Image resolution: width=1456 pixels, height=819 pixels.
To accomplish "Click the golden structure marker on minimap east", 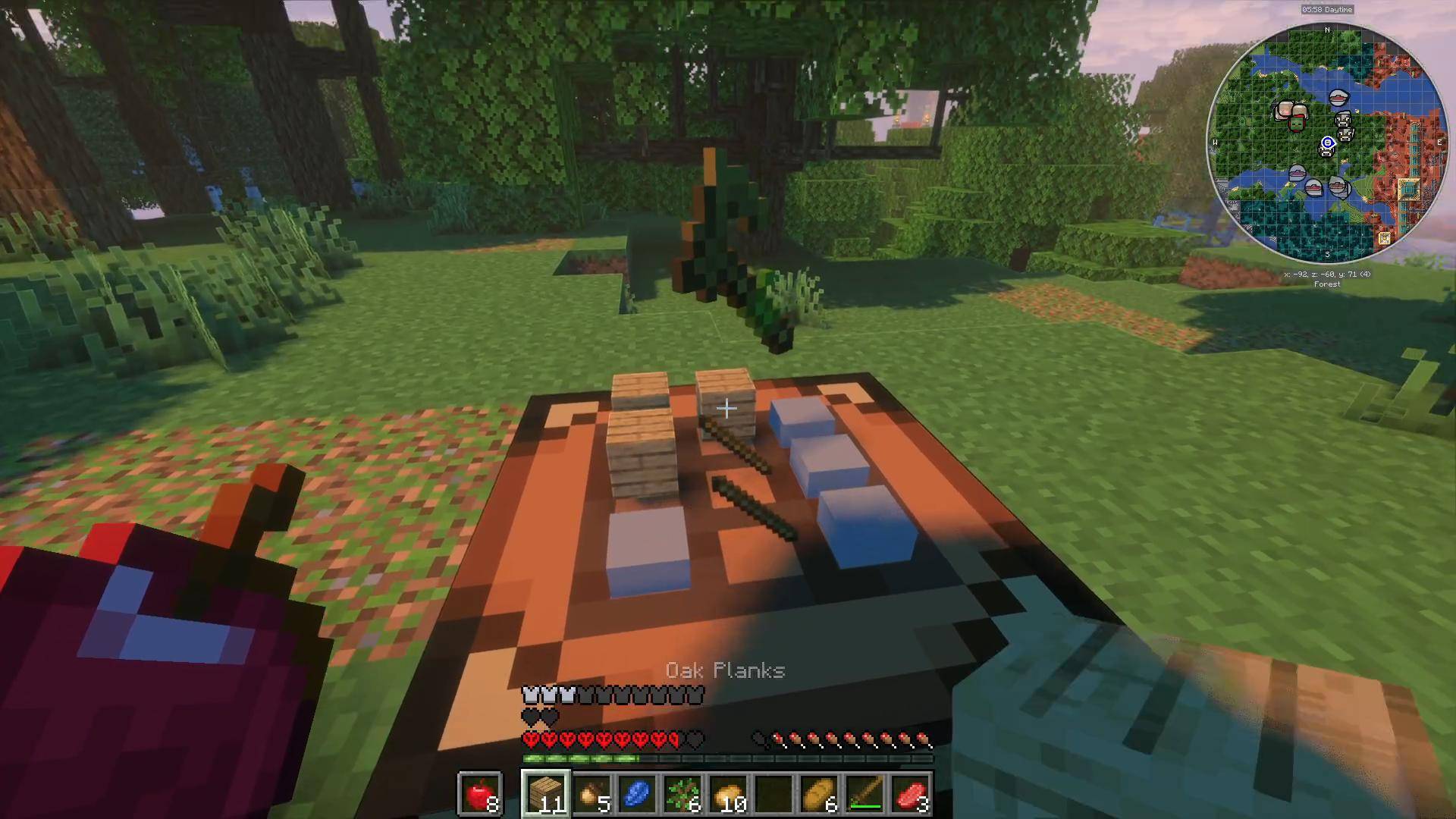I will (1408, 189).
